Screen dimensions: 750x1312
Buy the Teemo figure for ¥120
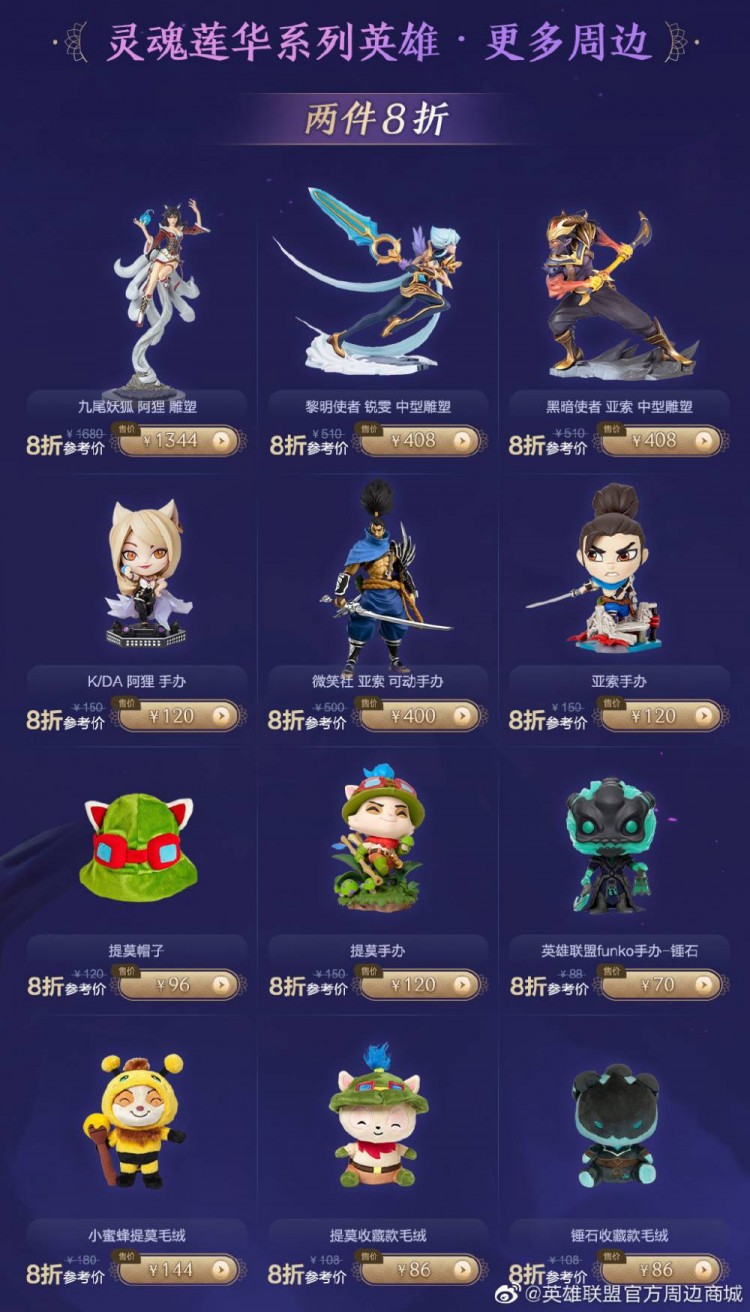tap(419, 985)
